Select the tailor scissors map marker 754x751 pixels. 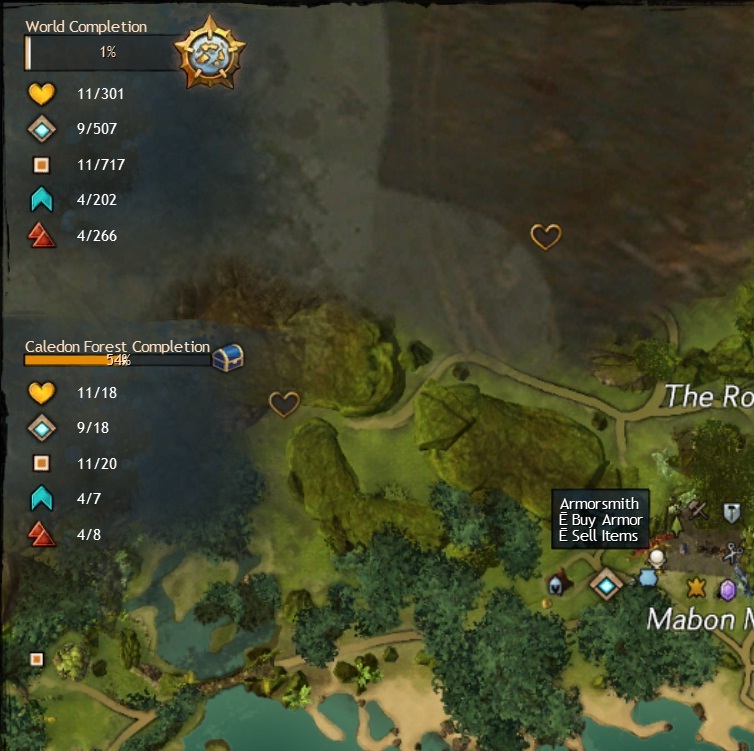pyautogui.click(x=733, y=553)
